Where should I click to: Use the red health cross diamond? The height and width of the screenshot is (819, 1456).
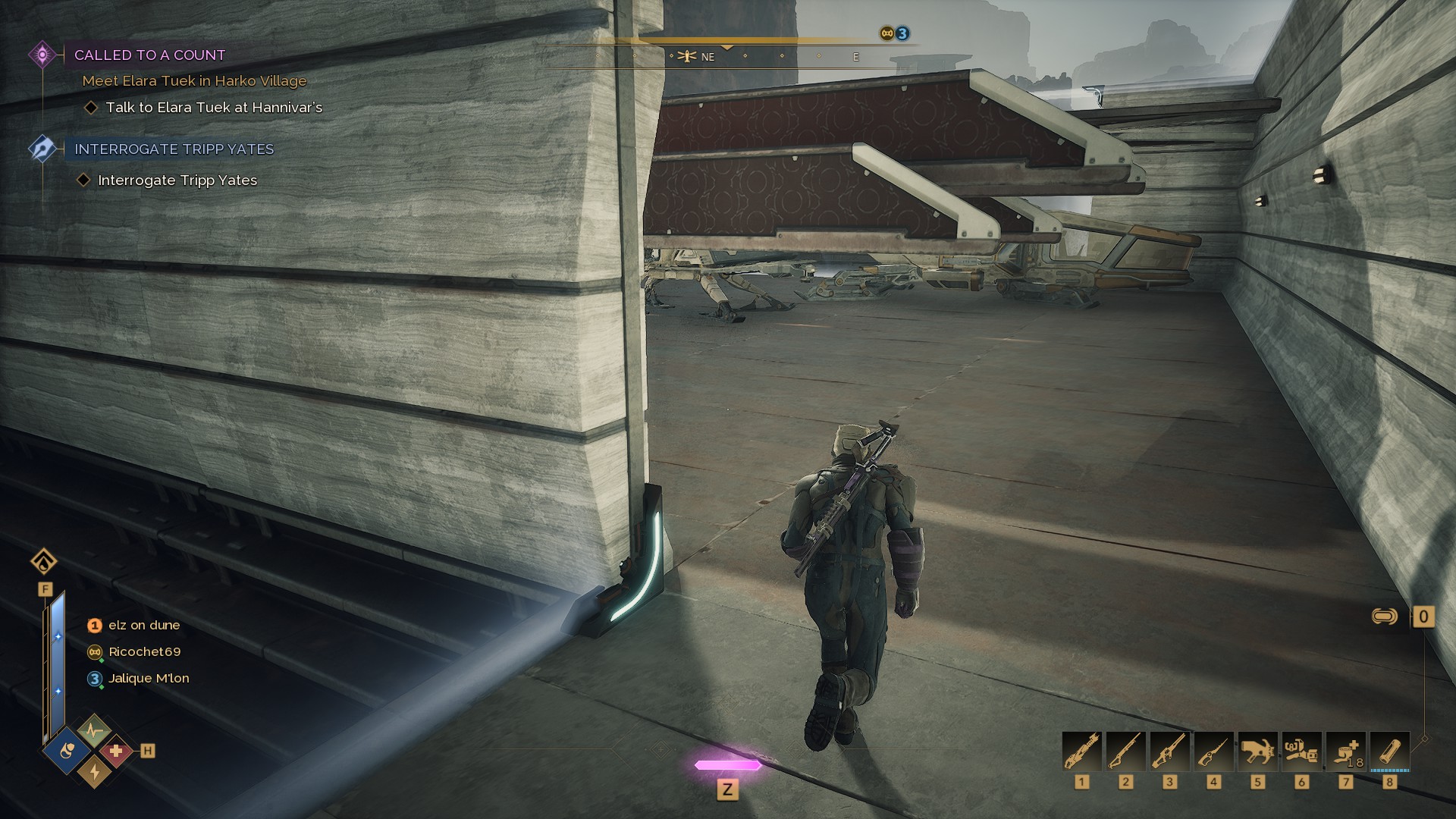tap(115, 752)
